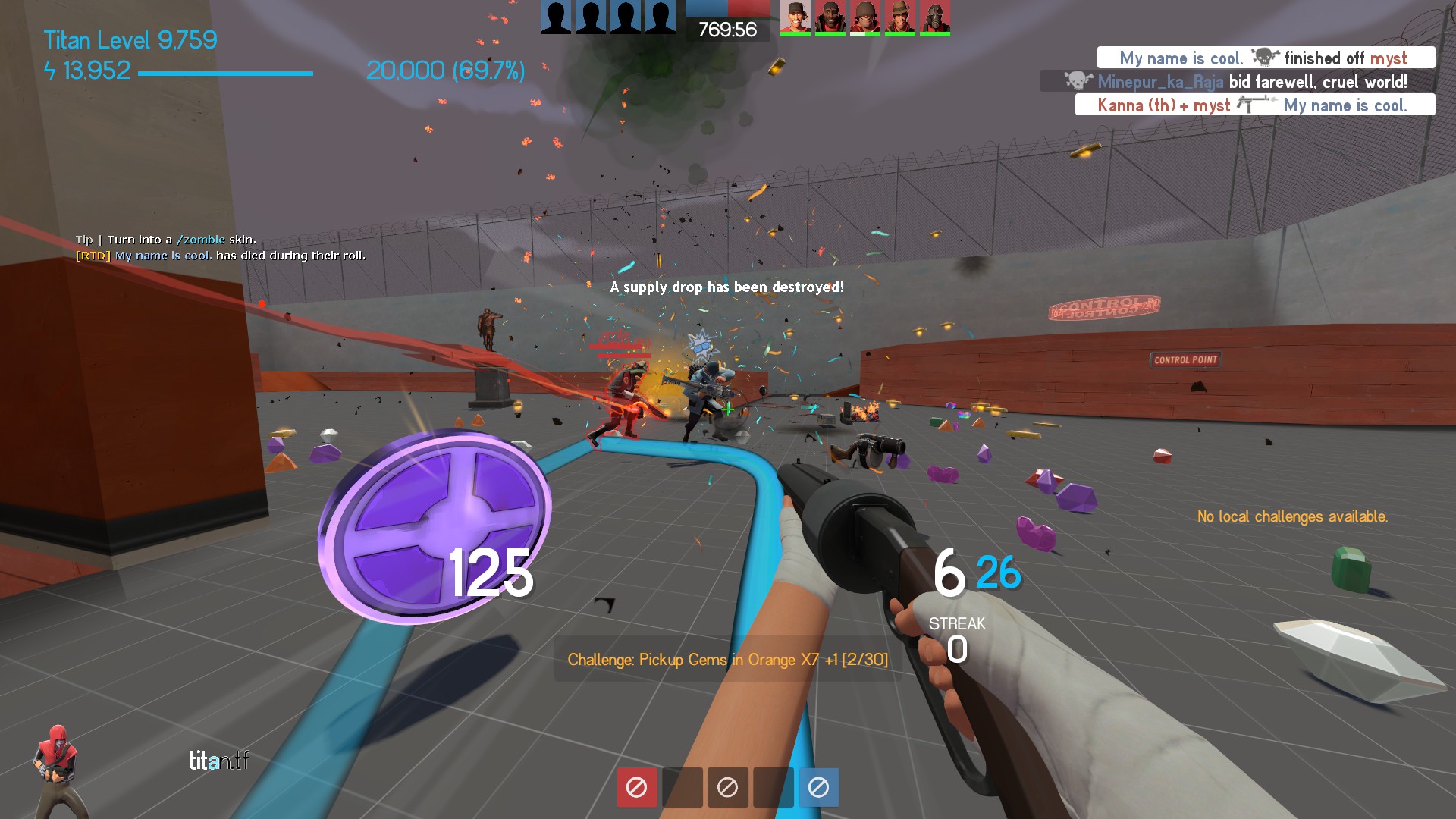Click the Scout class portrait in the corner

pos(55,766)
